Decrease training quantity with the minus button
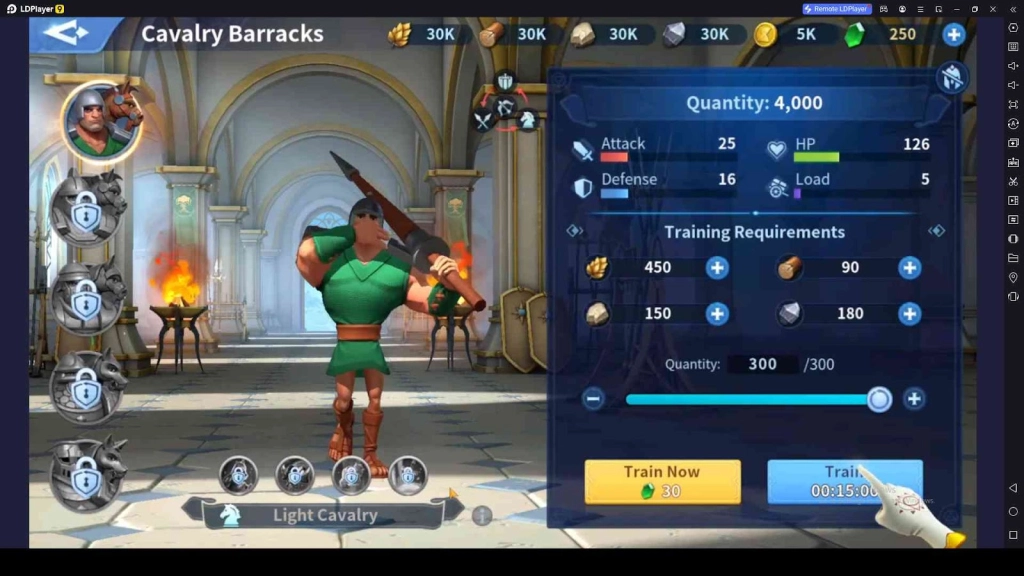Image resolution: width=1024 pixels, height=576 pixels. 593,399
